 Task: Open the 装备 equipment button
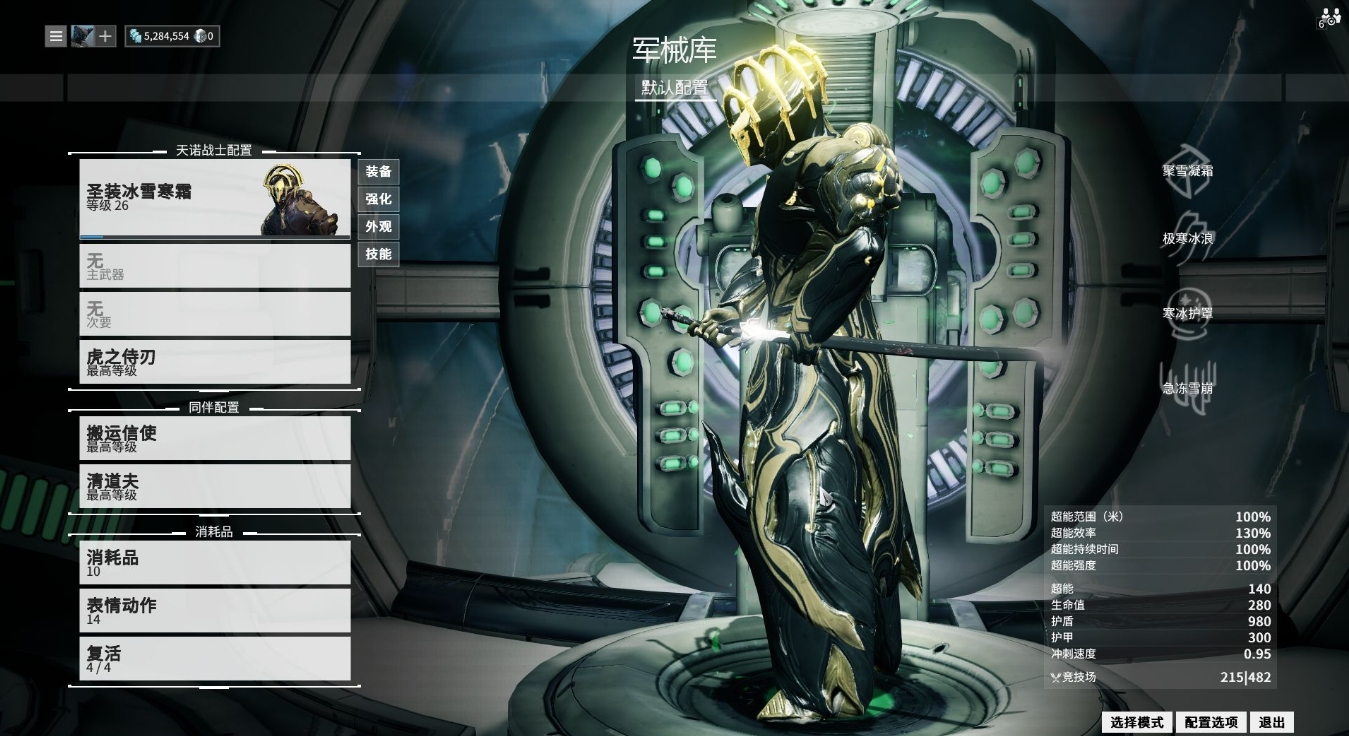[x=378, y=172]
